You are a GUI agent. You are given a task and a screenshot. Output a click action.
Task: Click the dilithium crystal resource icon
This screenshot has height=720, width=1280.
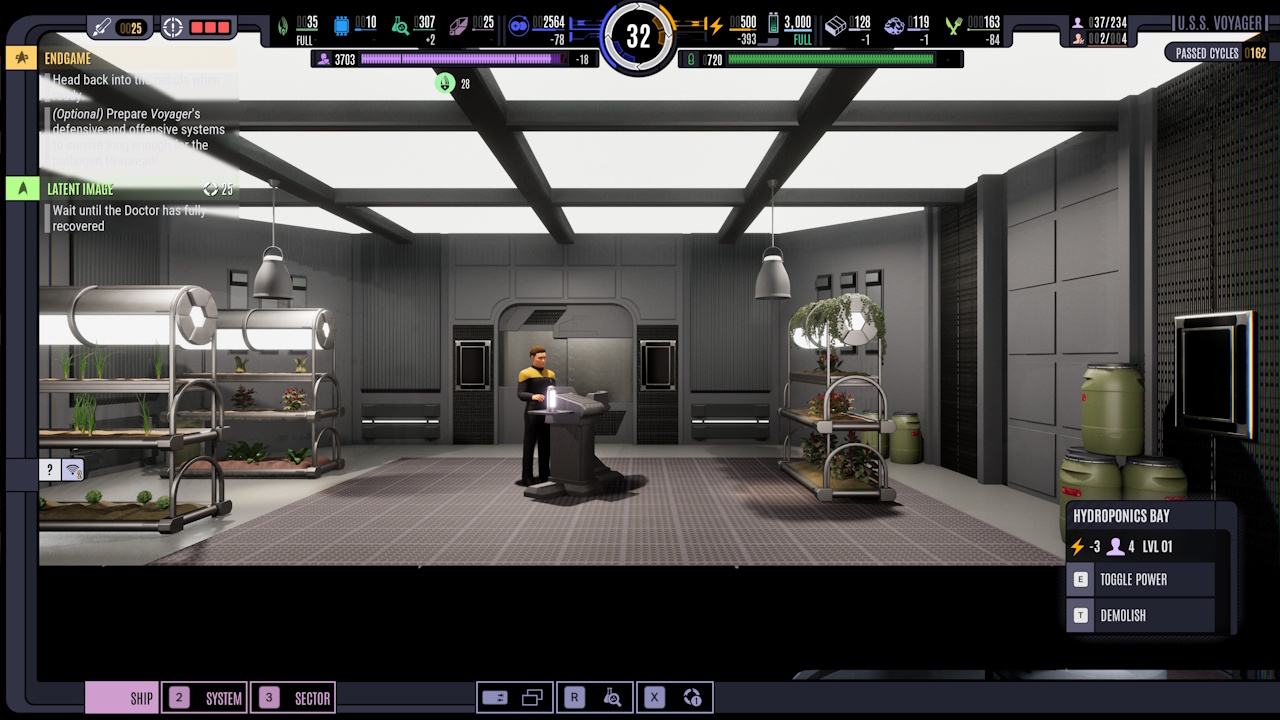tap(459, 26)
